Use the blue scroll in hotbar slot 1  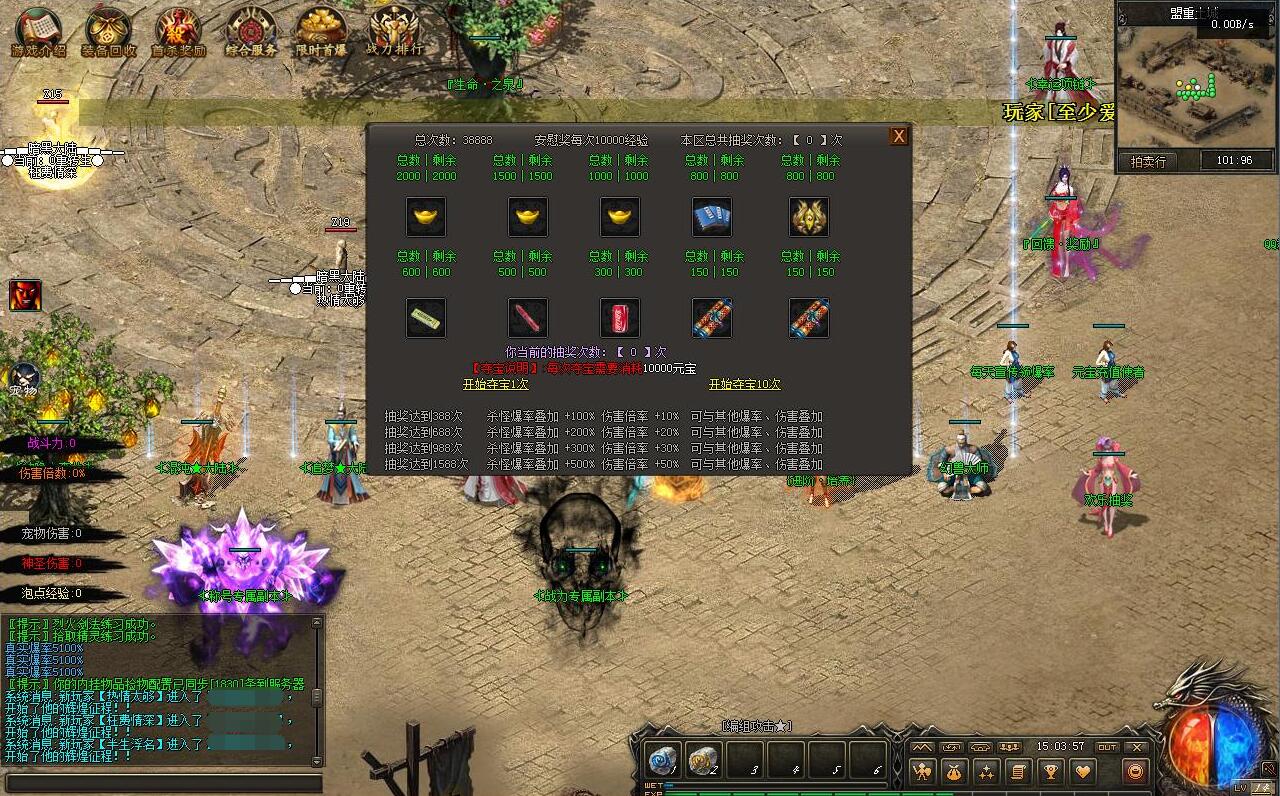coord(663,759)
